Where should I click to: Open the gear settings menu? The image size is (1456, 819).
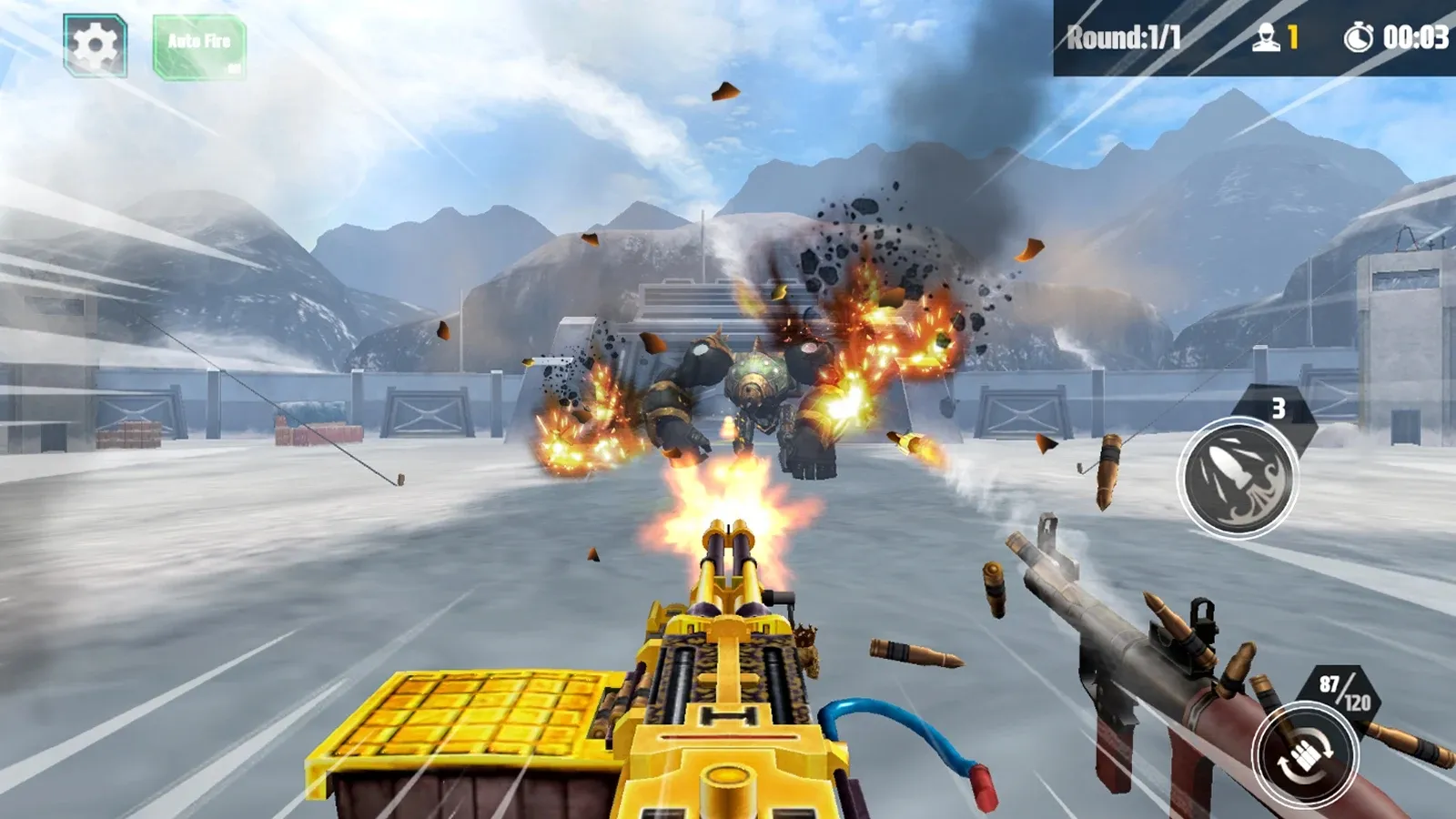click(x=95, y=45)
